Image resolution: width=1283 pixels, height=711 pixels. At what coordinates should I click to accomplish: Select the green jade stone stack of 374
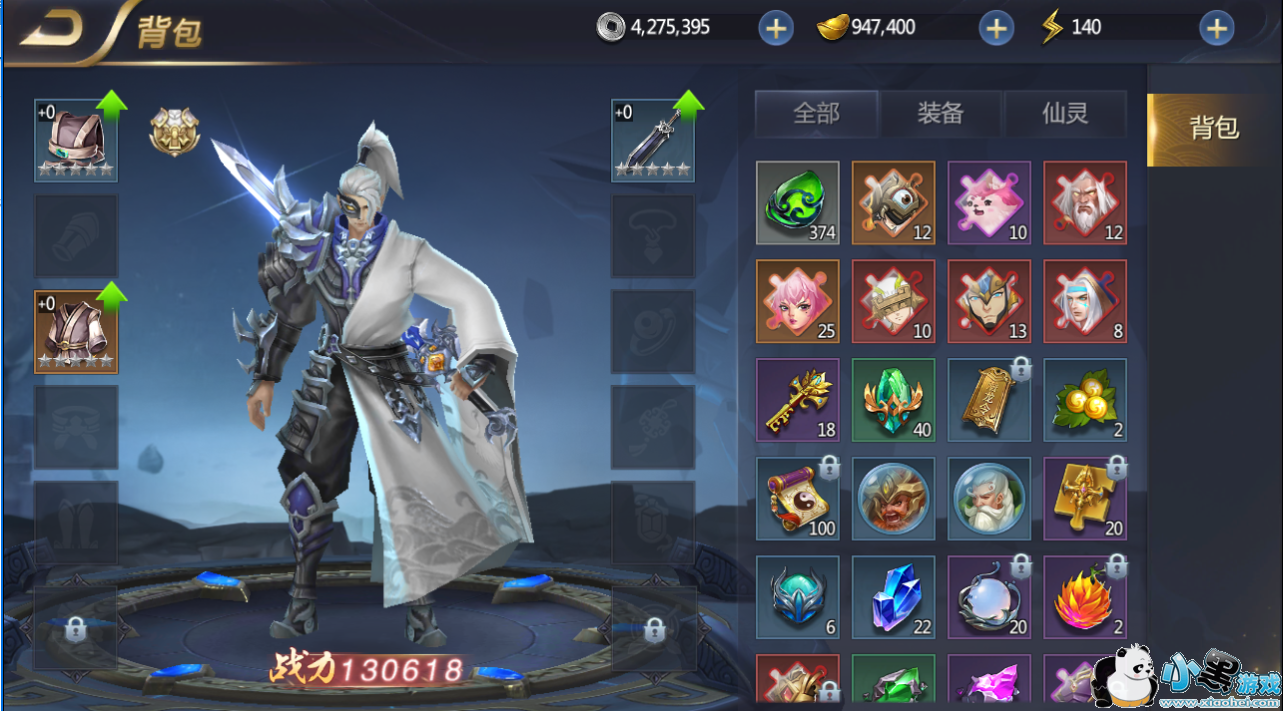point(797,203)
